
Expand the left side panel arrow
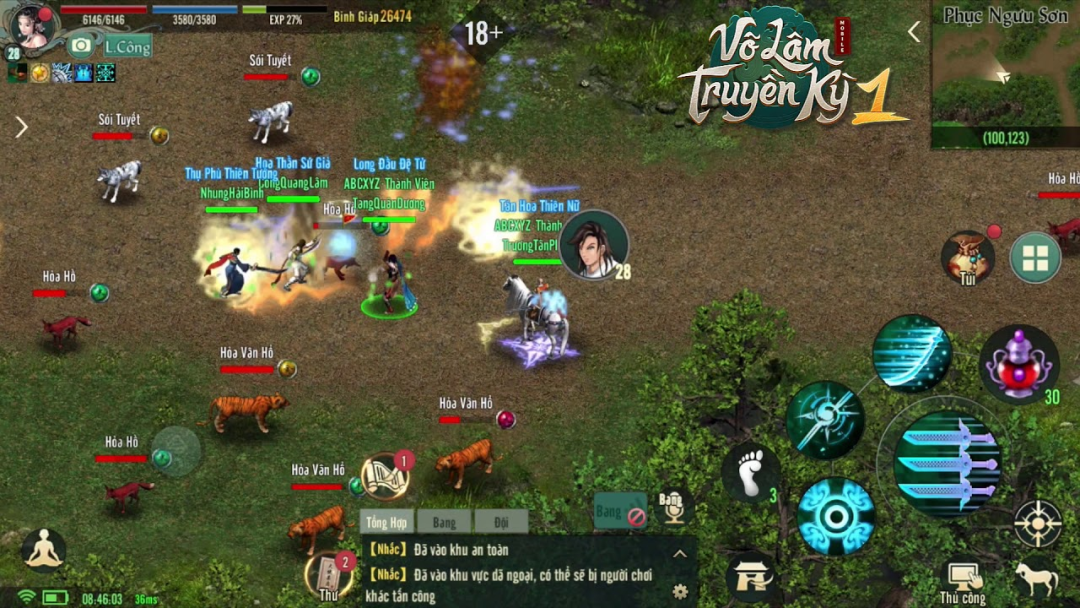pos(21,127)
